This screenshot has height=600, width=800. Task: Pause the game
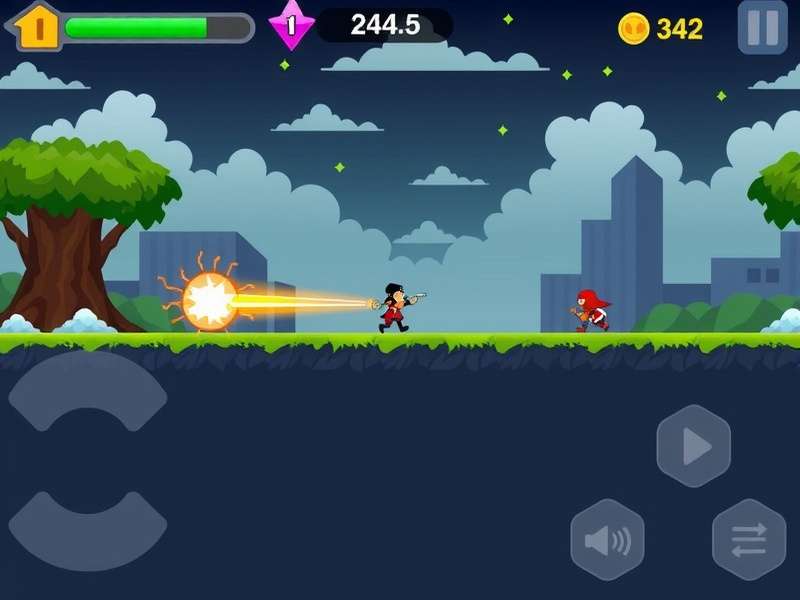pos(762,27)
